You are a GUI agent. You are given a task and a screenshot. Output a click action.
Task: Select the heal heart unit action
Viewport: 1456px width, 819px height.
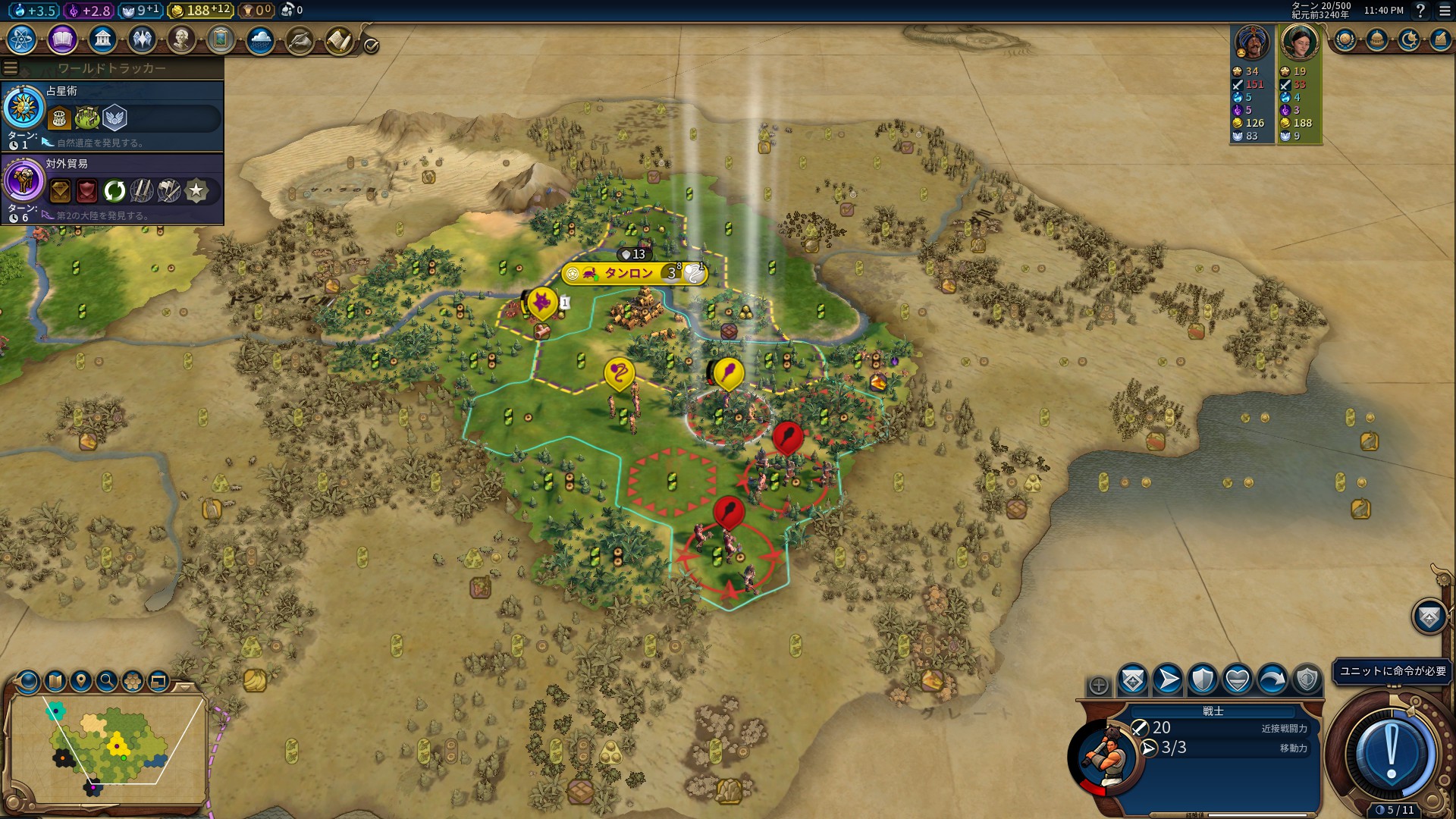tap(1238, 679)
